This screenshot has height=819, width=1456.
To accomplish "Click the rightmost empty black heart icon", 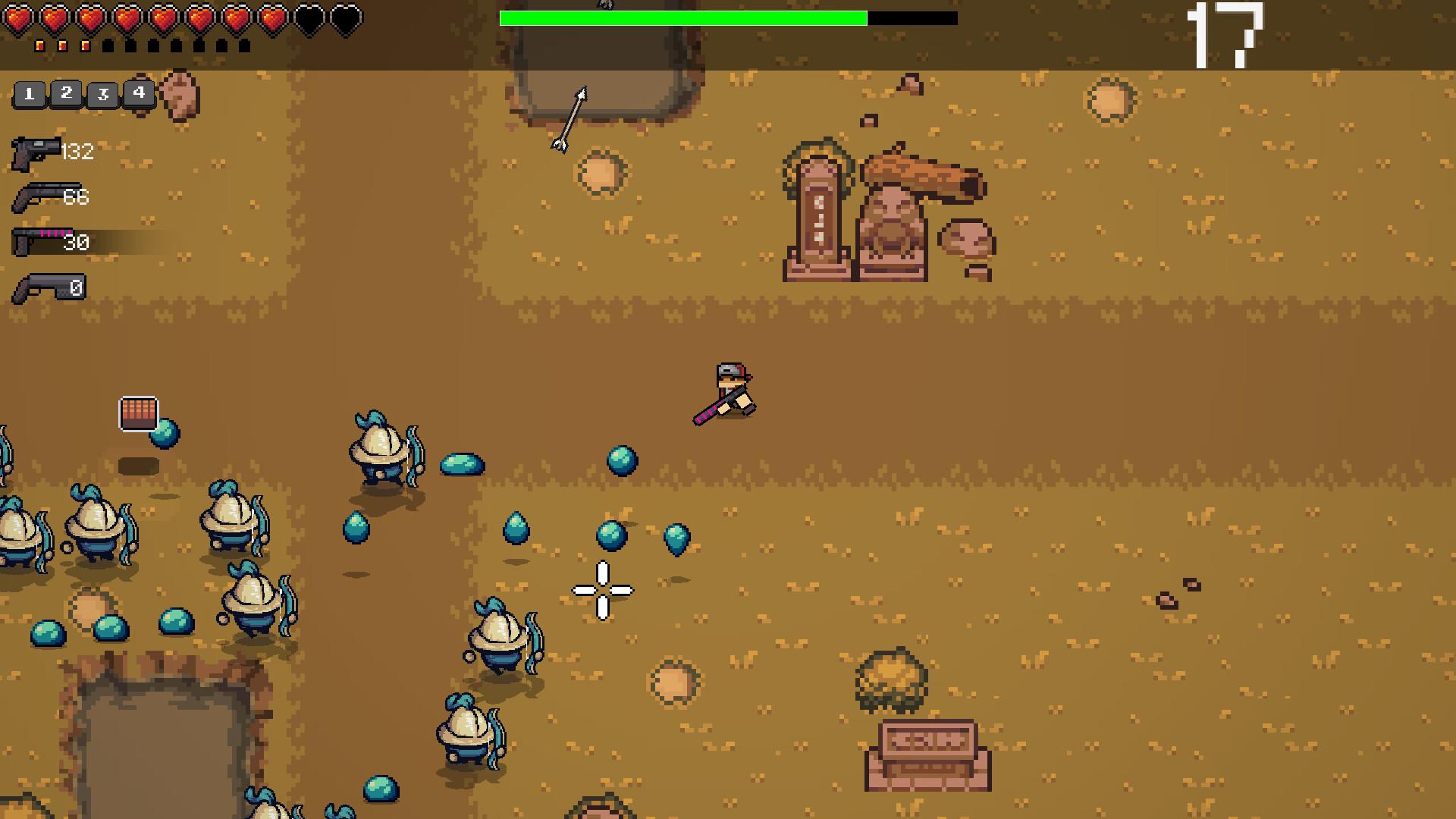I will click(x=345, y=17).
